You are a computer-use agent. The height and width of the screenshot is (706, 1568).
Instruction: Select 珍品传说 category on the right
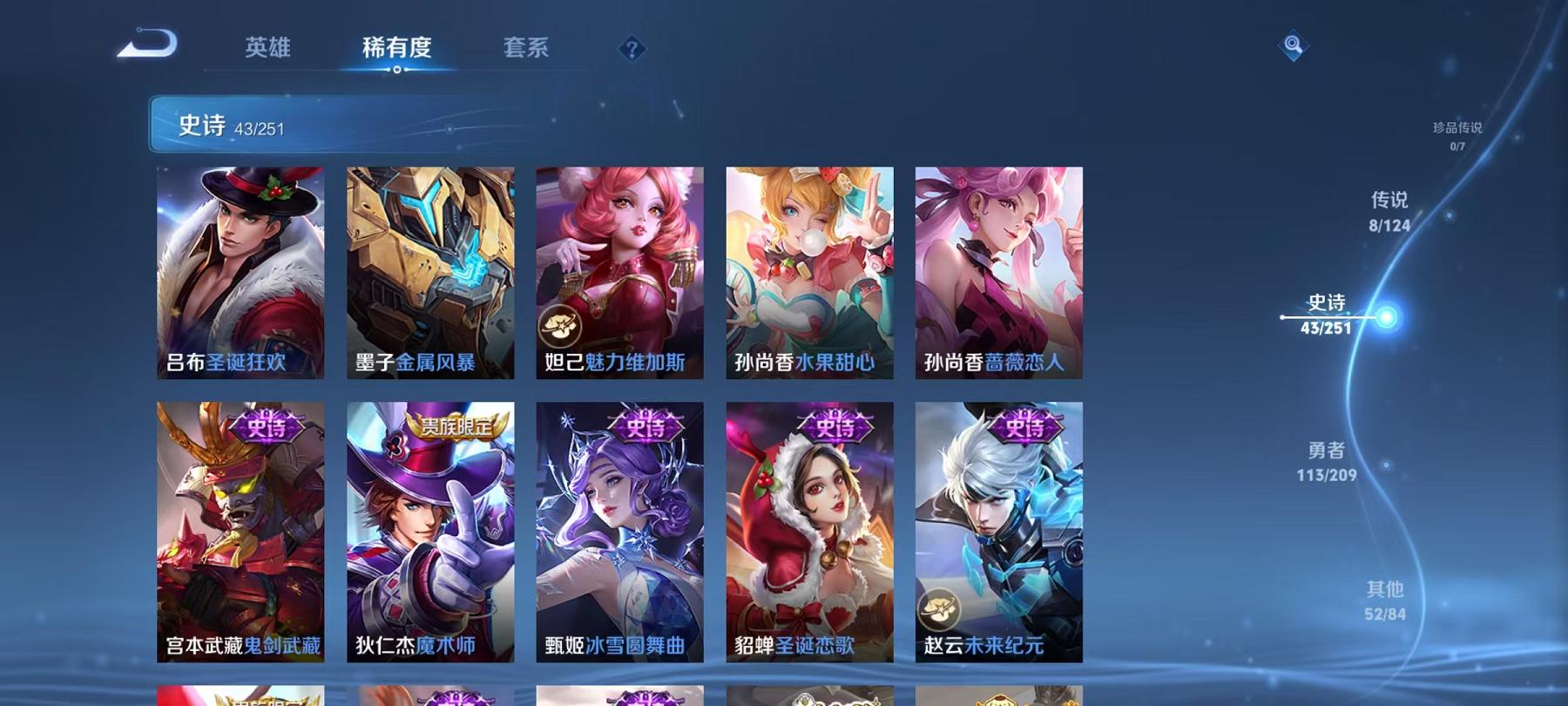[x=1456, y=135]
